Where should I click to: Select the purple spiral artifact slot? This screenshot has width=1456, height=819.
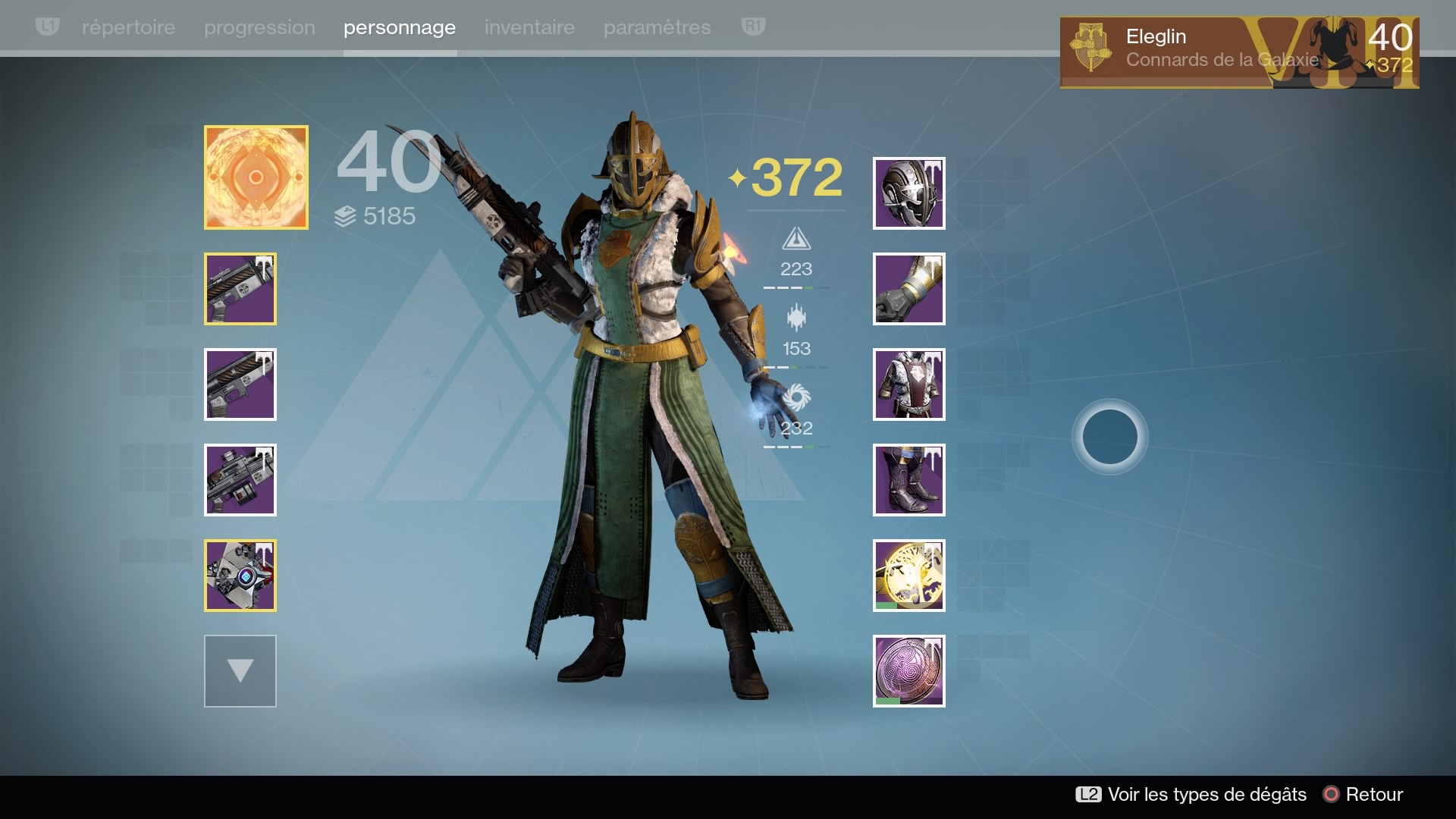click(x=908, y=671)
